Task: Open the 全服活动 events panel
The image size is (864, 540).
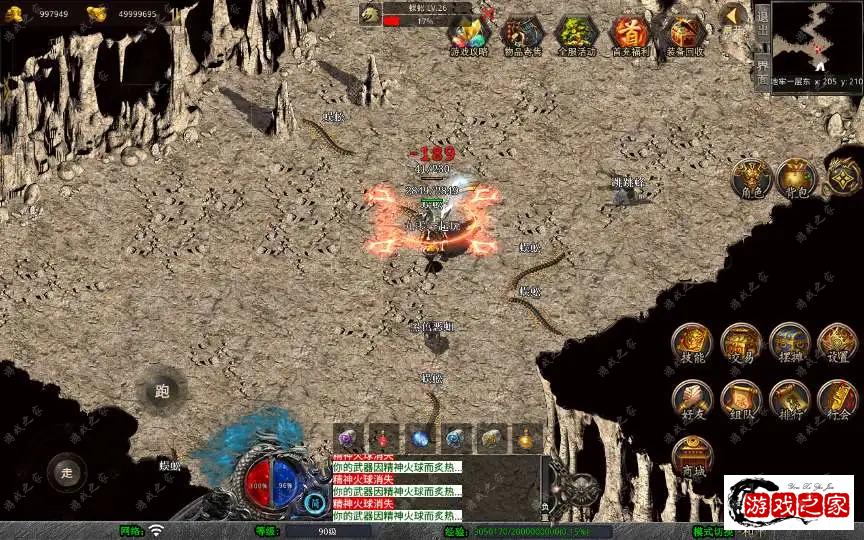Action: click(577, 36)
